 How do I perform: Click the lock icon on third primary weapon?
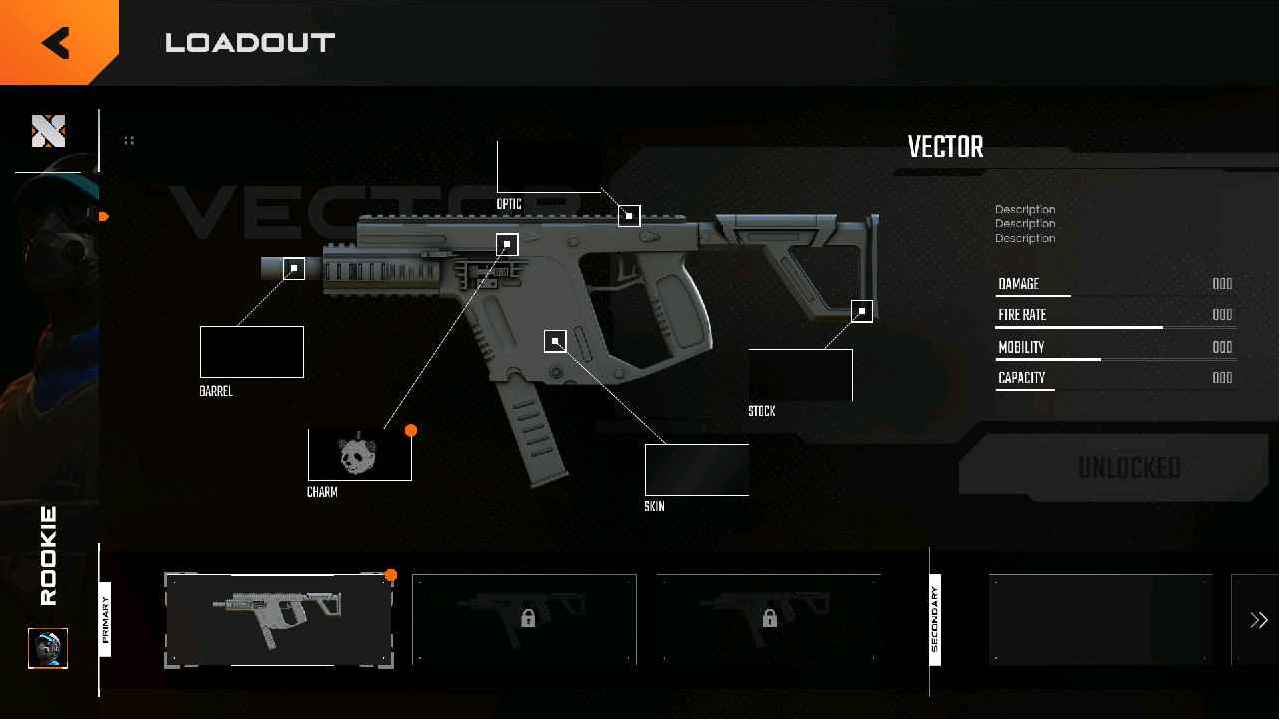[x=769, y=617]
